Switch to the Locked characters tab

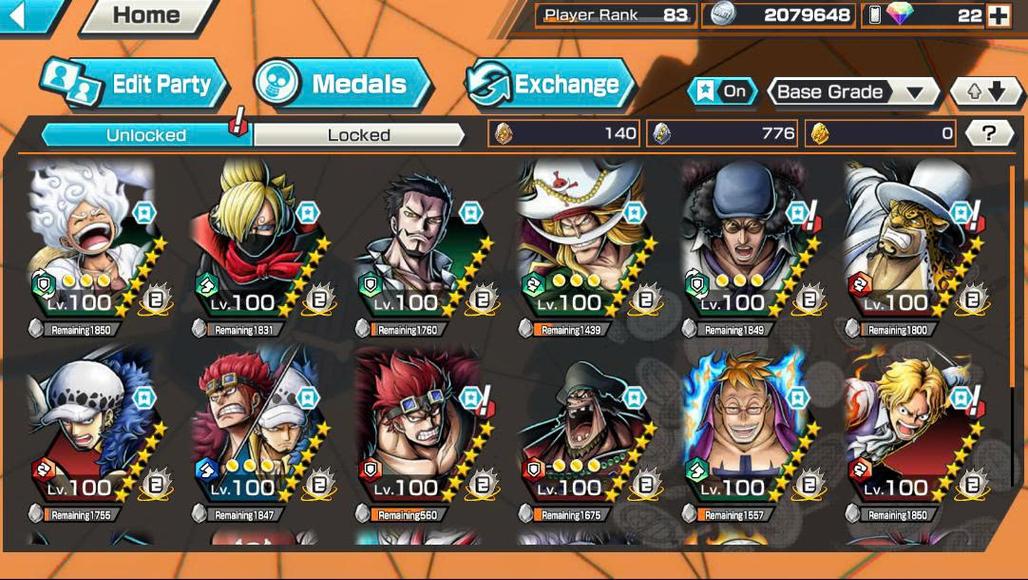358,135
